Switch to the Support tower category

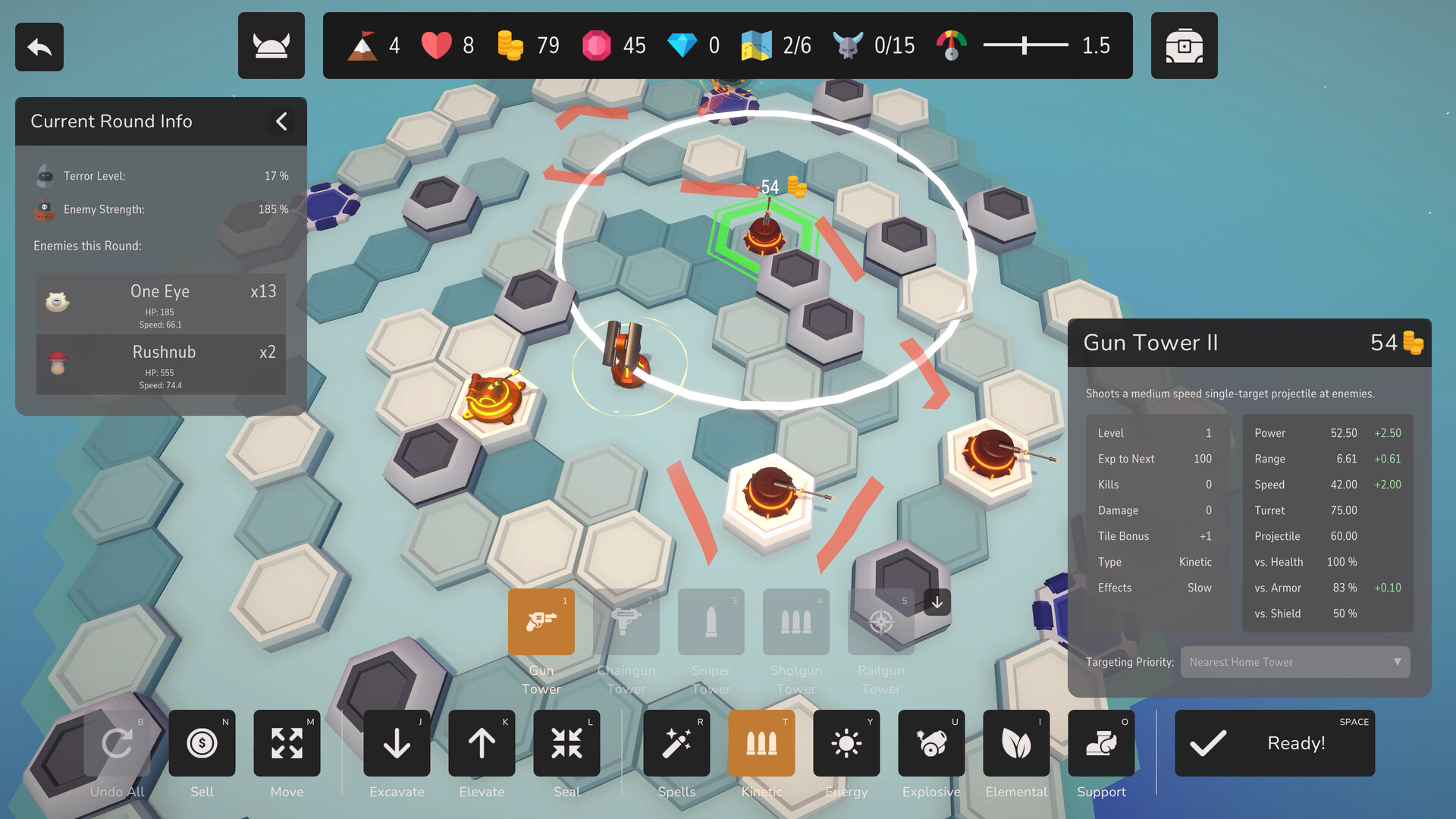click(x=1101, y=743)
